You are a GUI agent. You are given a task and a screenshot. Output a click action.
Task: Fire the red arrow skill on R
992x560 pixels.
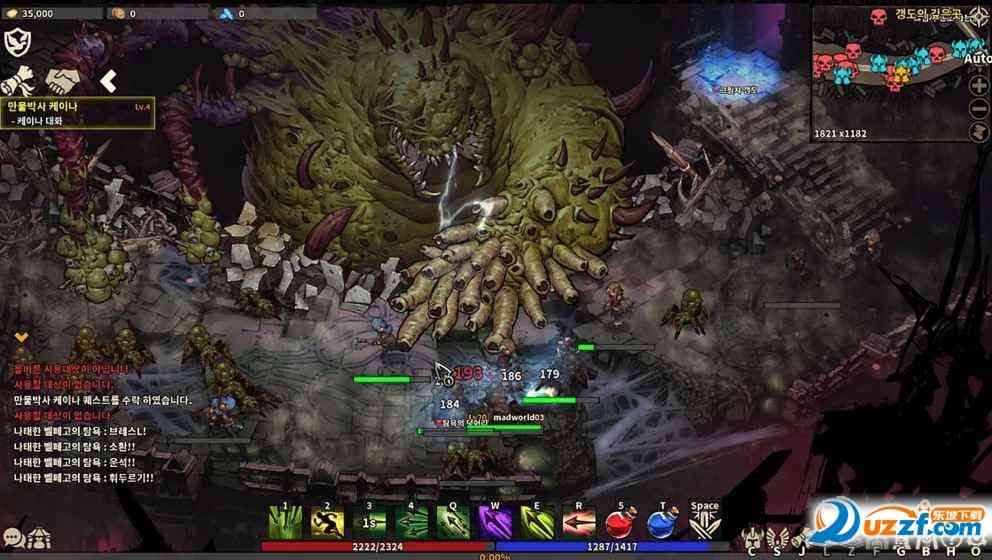[579, 521]
